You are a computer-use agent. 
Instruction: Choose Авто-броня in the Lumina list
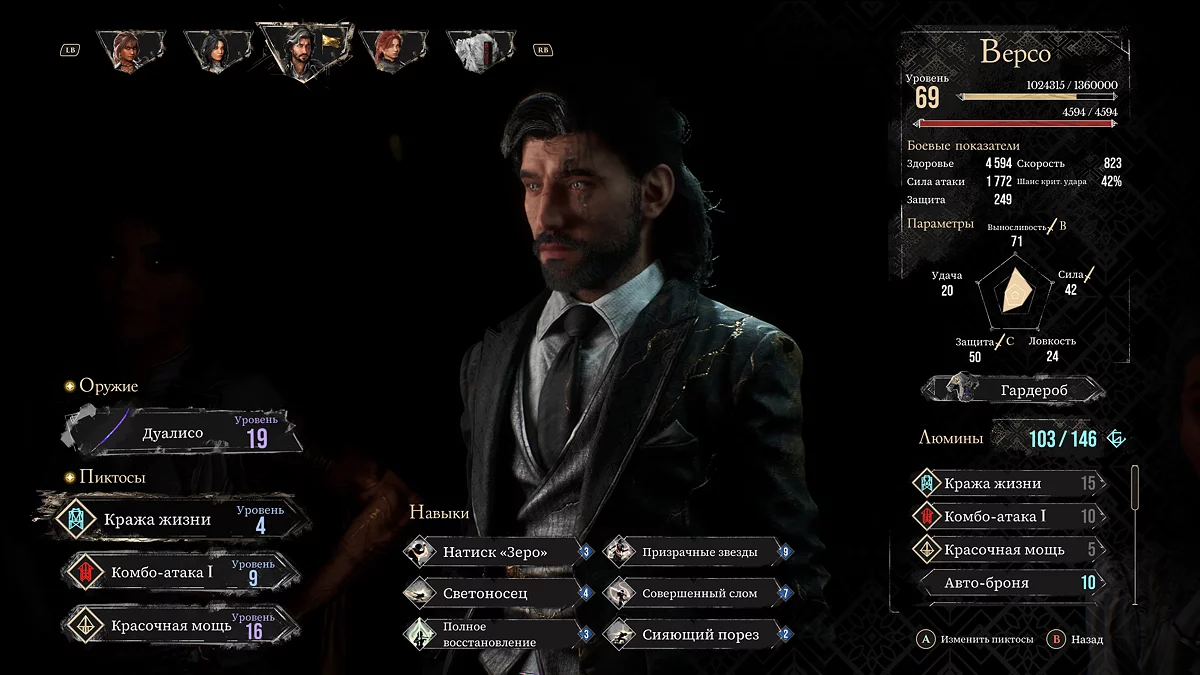[1008, 582]
